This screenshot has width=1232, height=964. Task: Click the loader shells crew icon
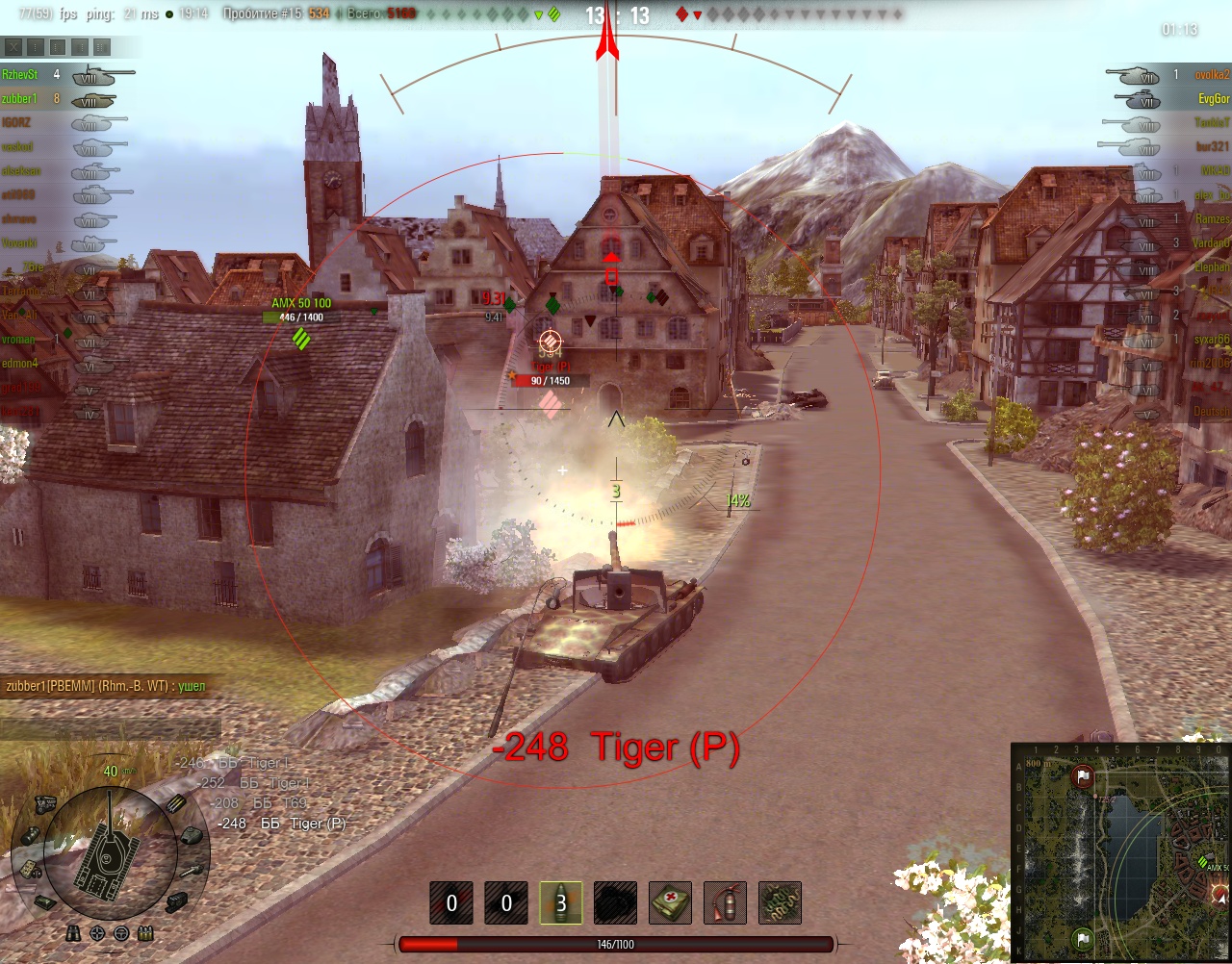pyautogui.click(x=145, y=933)
